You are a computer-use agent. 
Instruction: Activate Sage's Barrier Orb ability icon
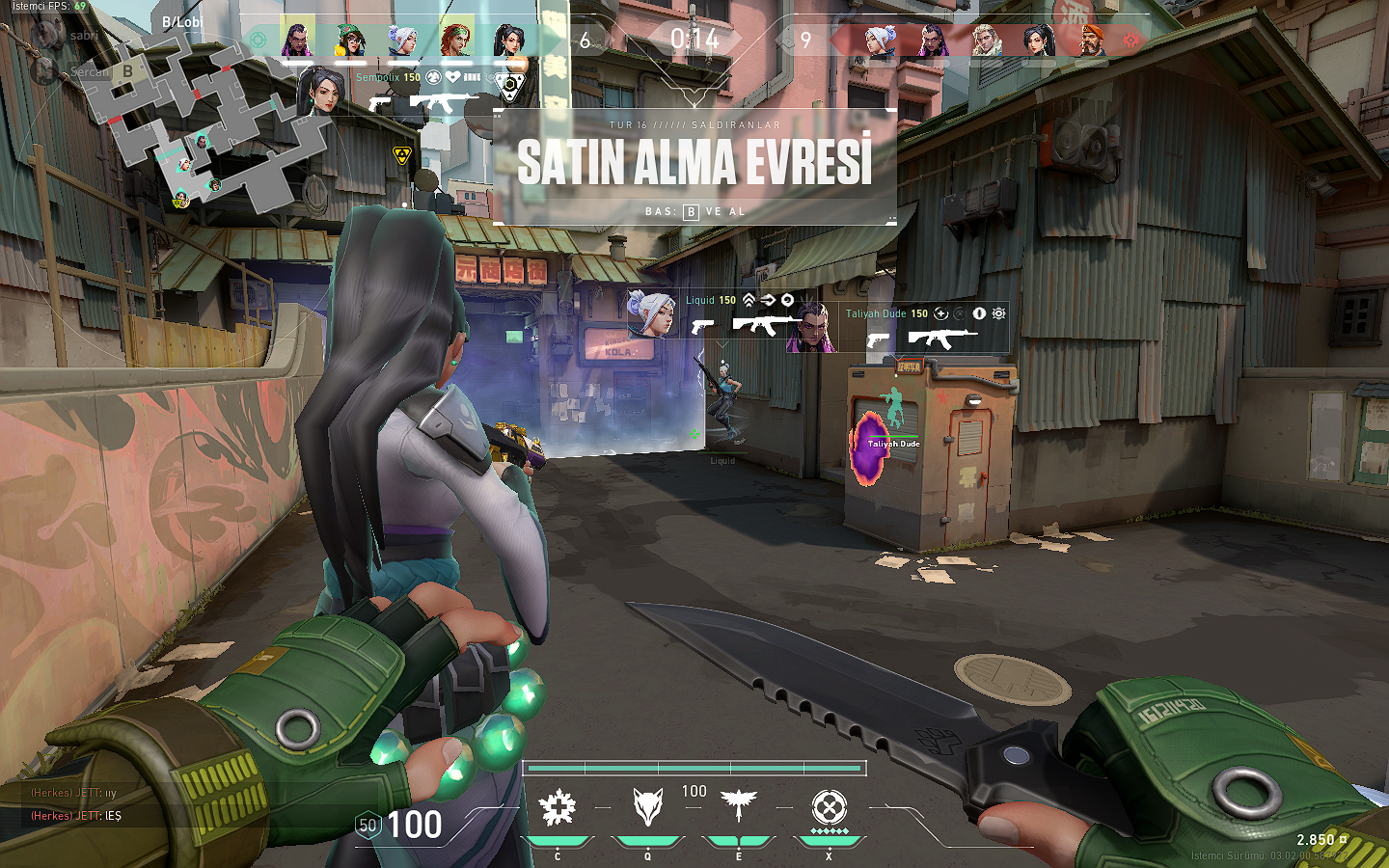(558, 808)
